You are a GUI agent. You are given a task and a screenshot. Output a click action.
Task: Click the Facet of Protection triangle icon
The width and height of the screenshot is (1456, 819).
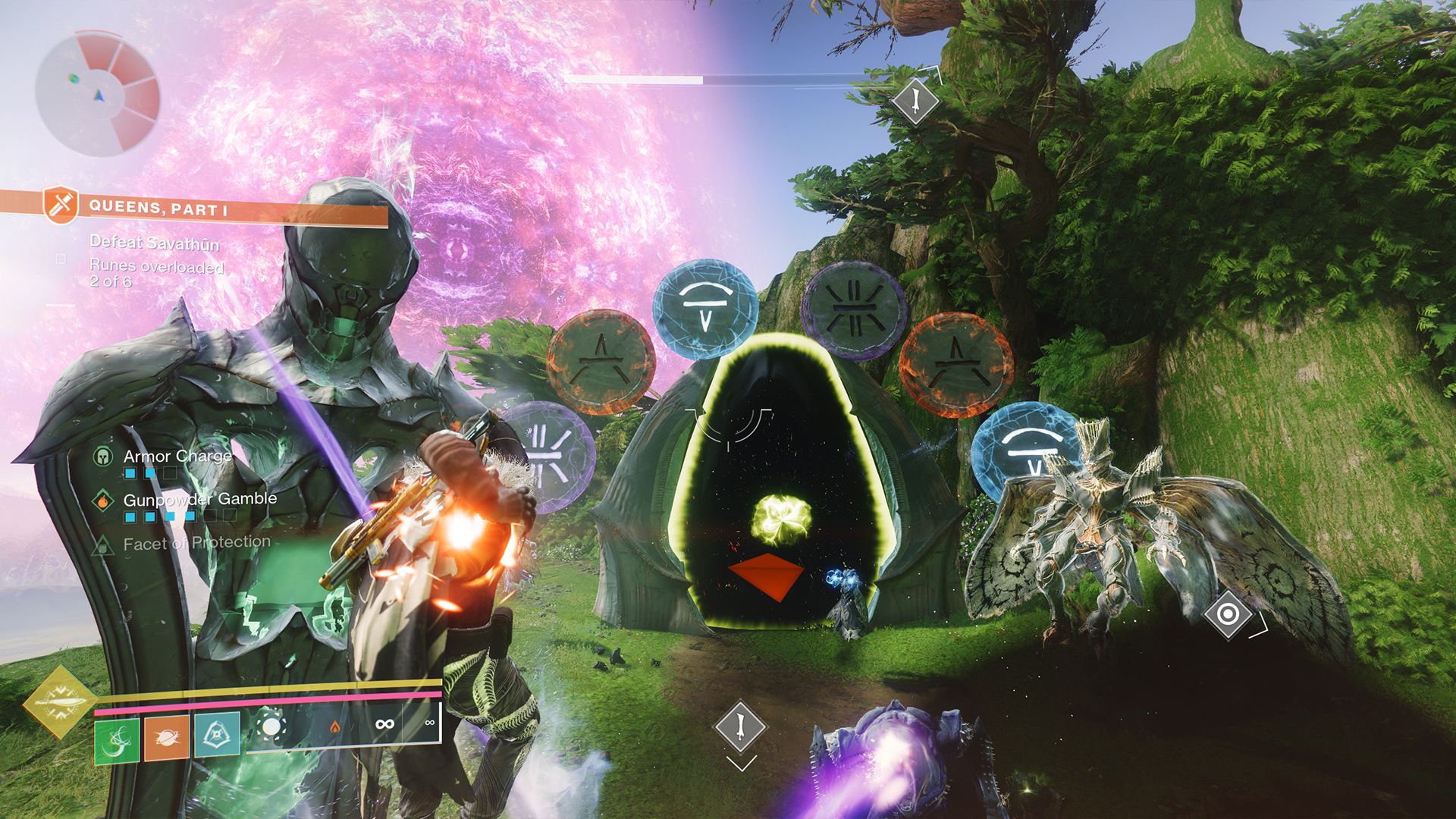coord(102,544)
